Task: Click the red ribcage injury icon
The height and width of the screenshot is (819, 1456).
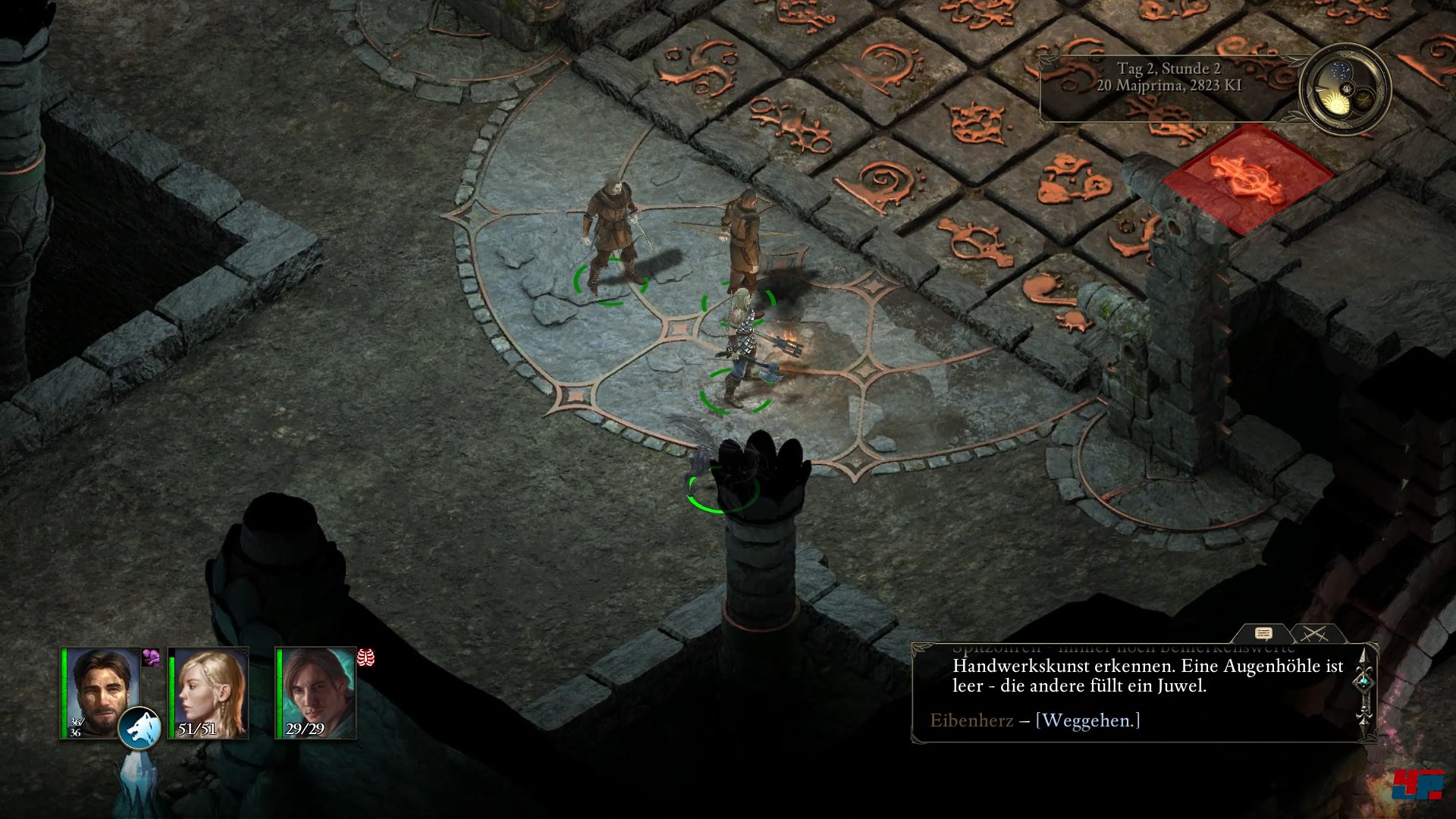Action: 366,657
